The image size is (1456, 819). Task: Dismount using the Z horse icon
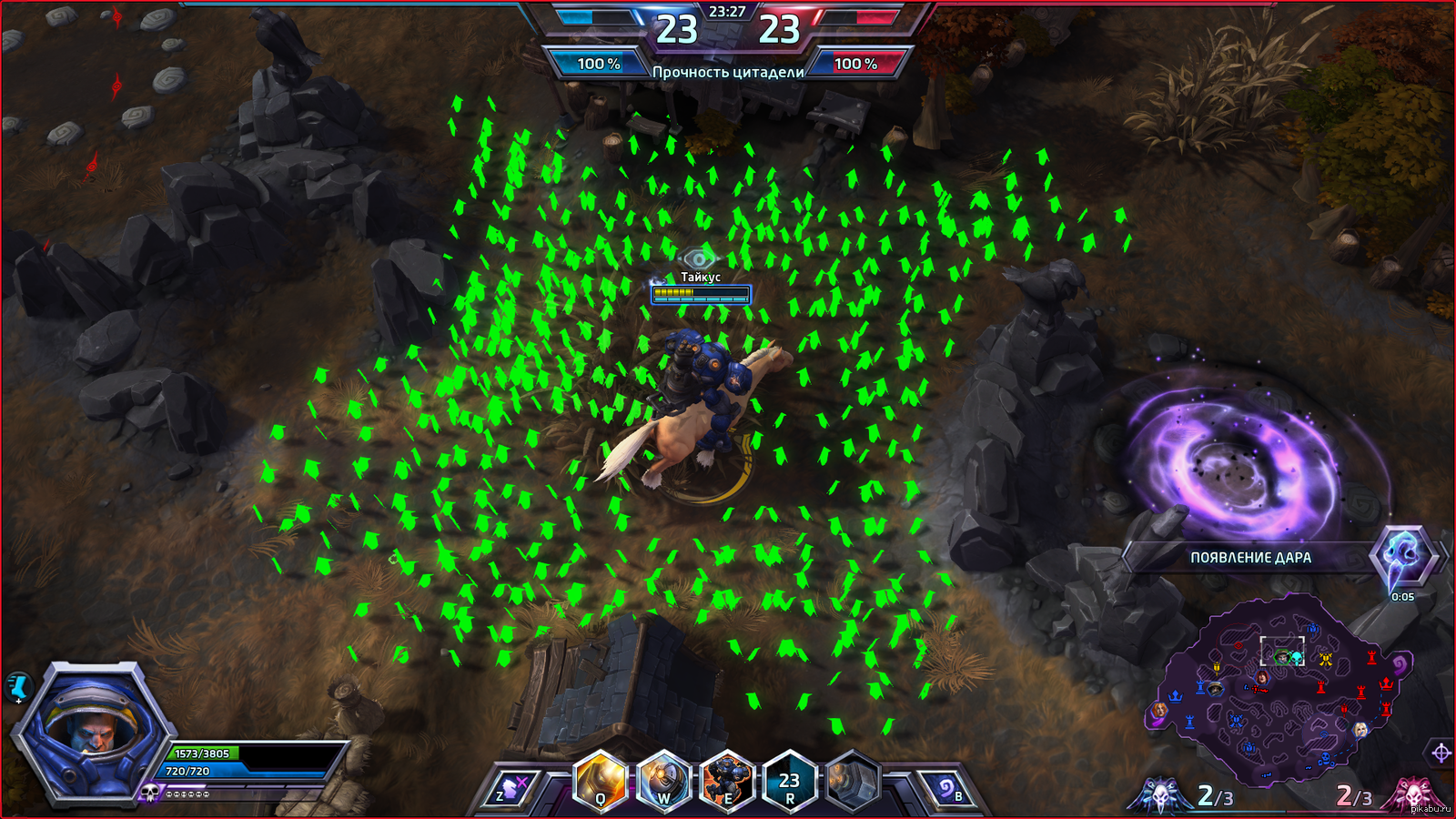(513, 789)
